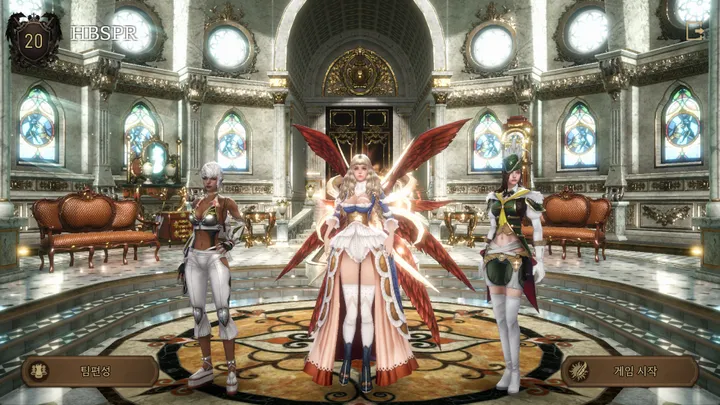Click the exit arrow icon

(695, 31)
